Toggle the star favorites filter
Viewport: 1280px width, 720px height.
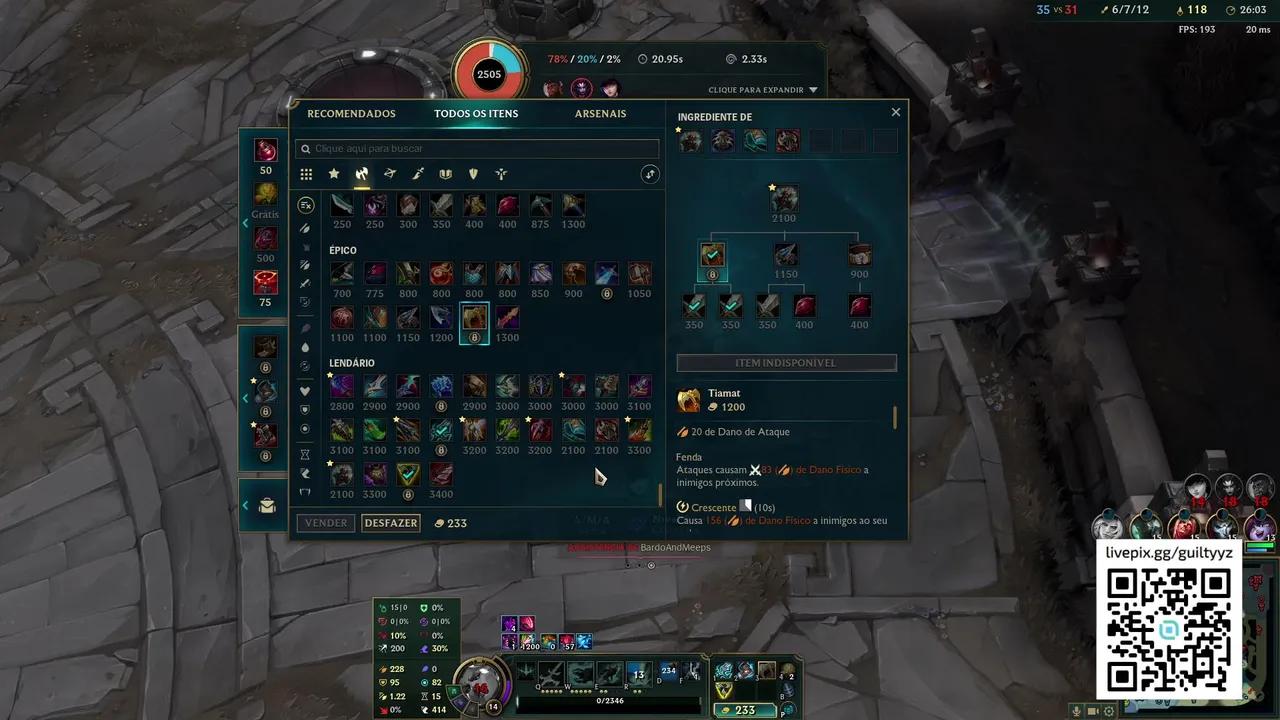pos(334,174)
